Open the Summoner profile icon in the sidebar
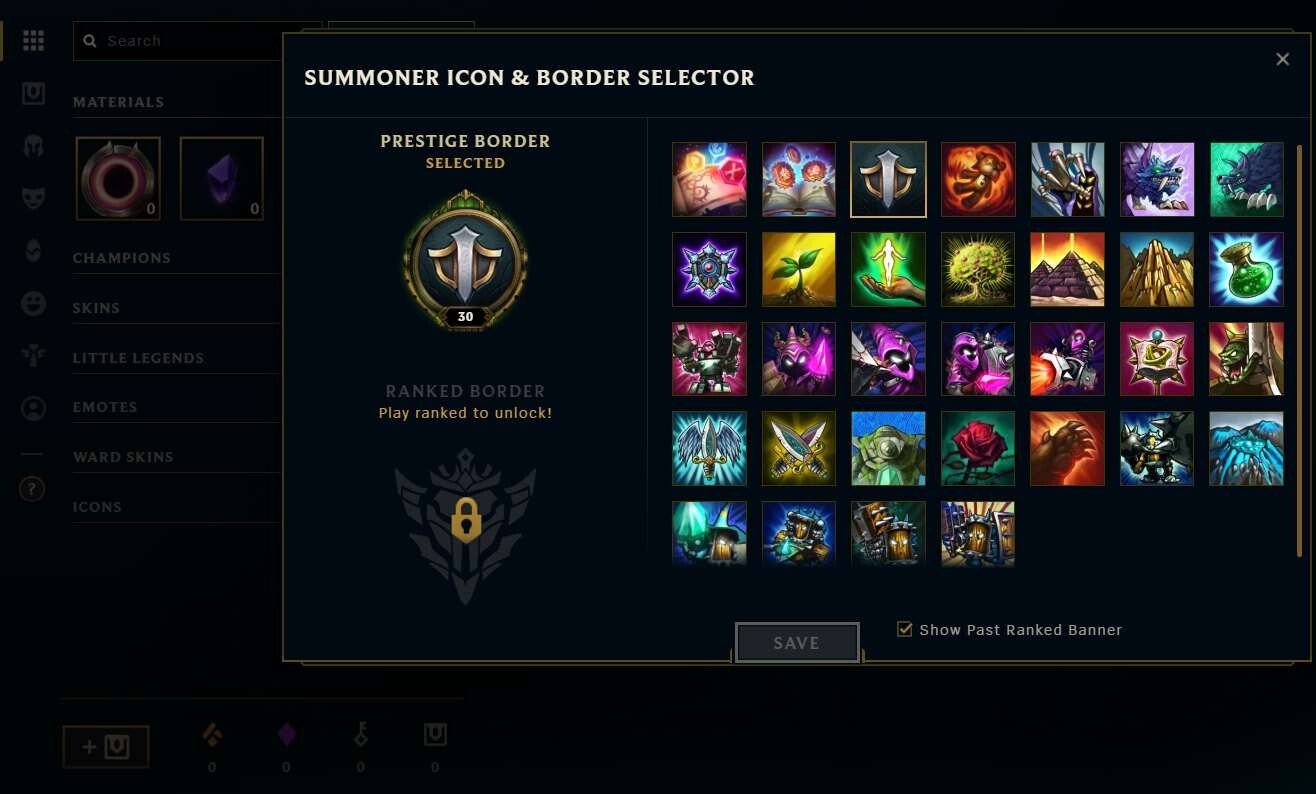Viewport: 1316px width, 794px height. pyautogui.click(x=33, y=407)
